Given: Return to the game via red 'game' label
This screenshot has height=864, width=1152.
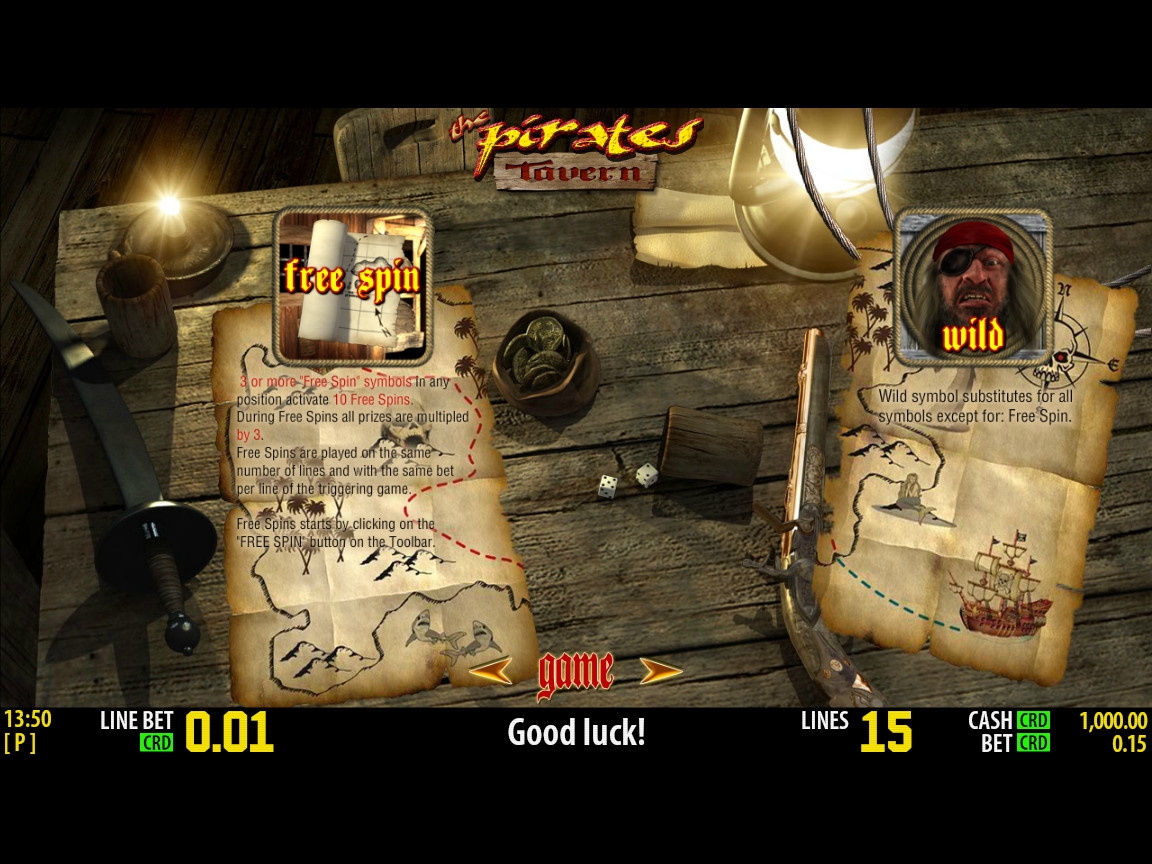Looking at the screenshot, I should point(576,673).
